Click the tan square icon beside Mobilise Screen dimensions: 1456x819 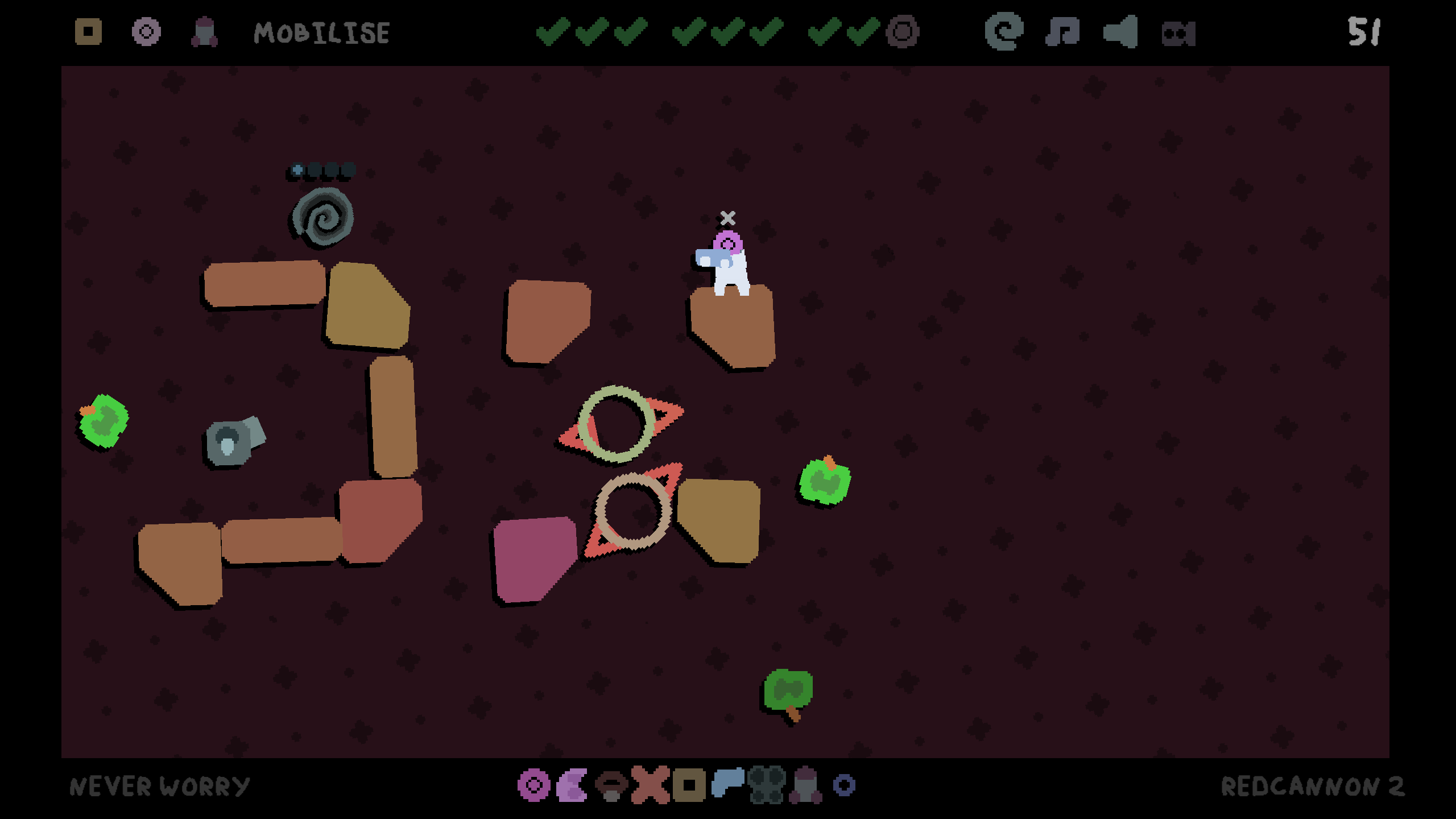point(88,32)
